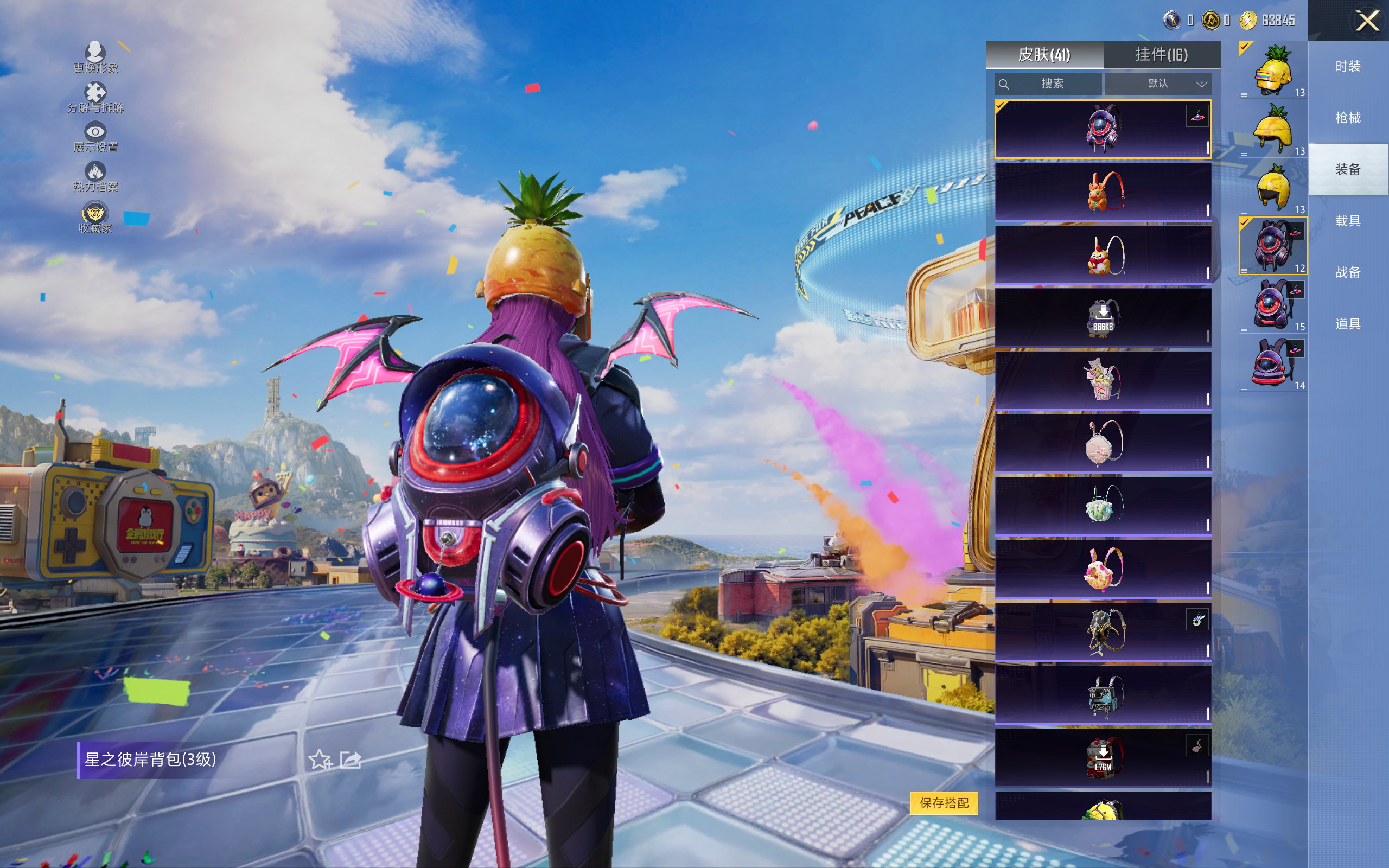
Task: Select the pink donut backpack skin
Action: 1103,570
